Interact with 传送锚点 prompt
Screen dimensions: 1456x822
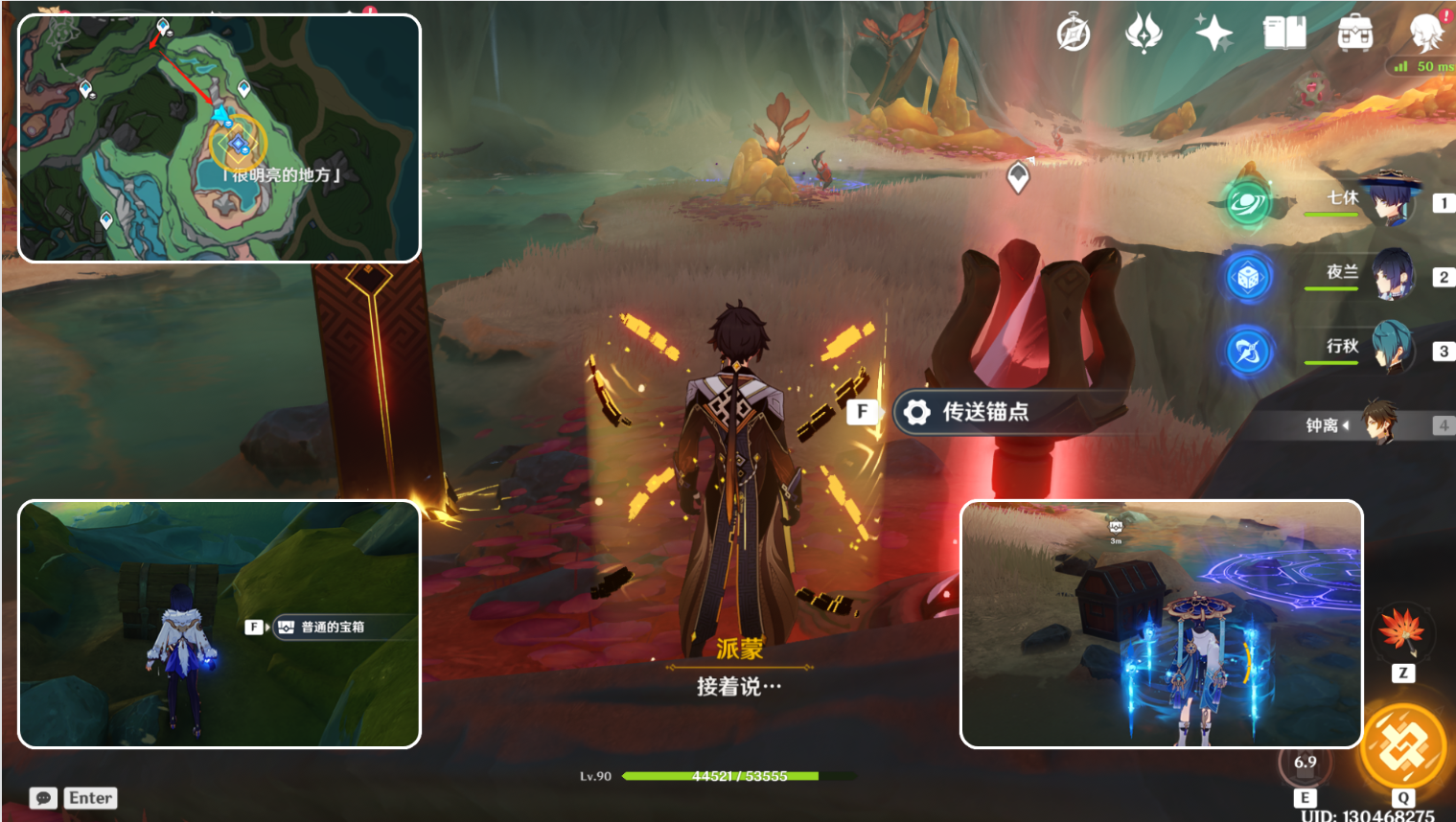pyautogui.click(x=985, y=412)
